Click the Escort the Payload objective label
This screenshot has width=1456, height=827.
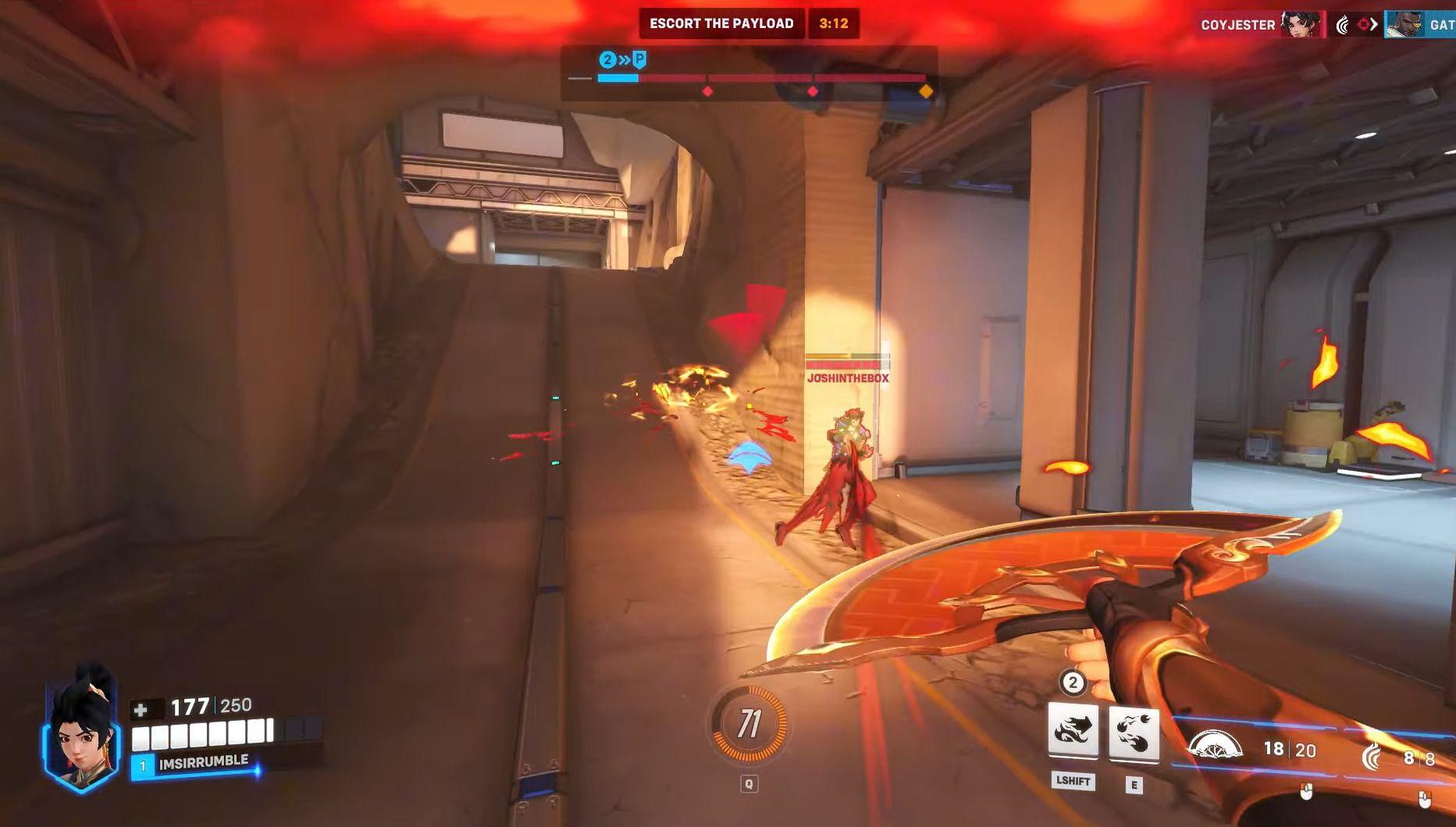tap(721, 23)
